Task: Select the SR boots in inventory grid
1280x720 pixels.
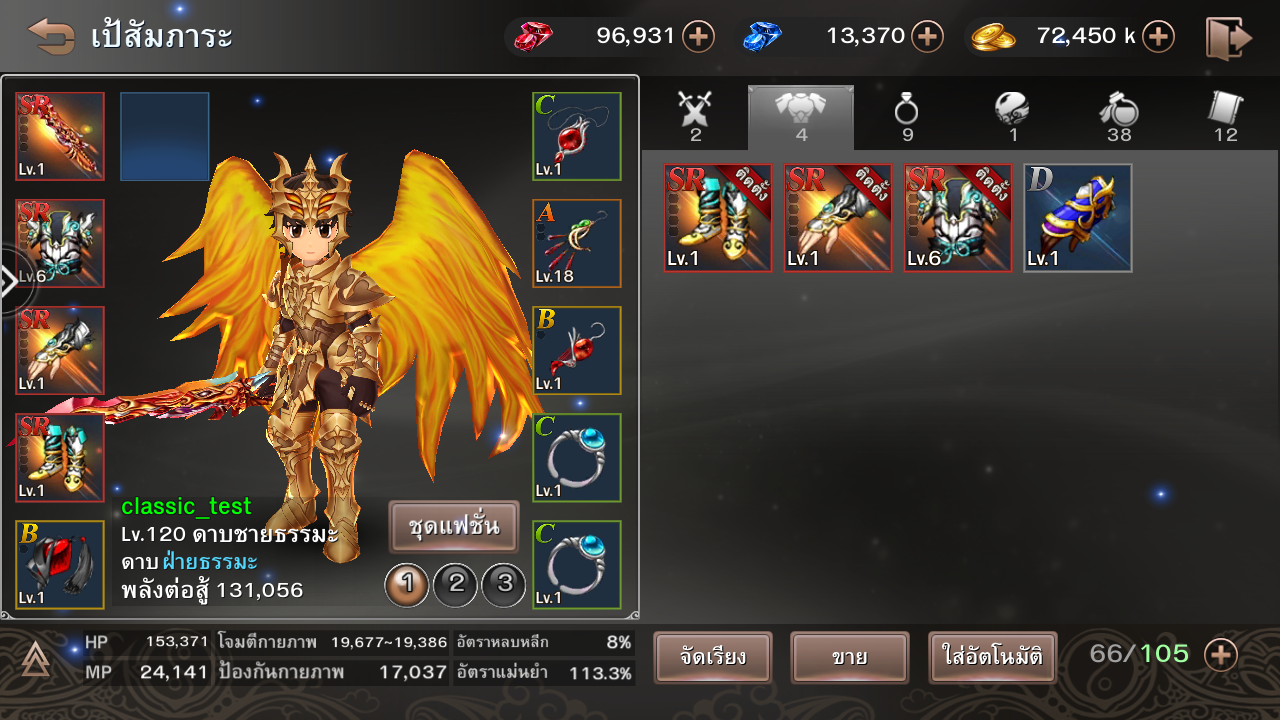Action: [x=718, y=218]
